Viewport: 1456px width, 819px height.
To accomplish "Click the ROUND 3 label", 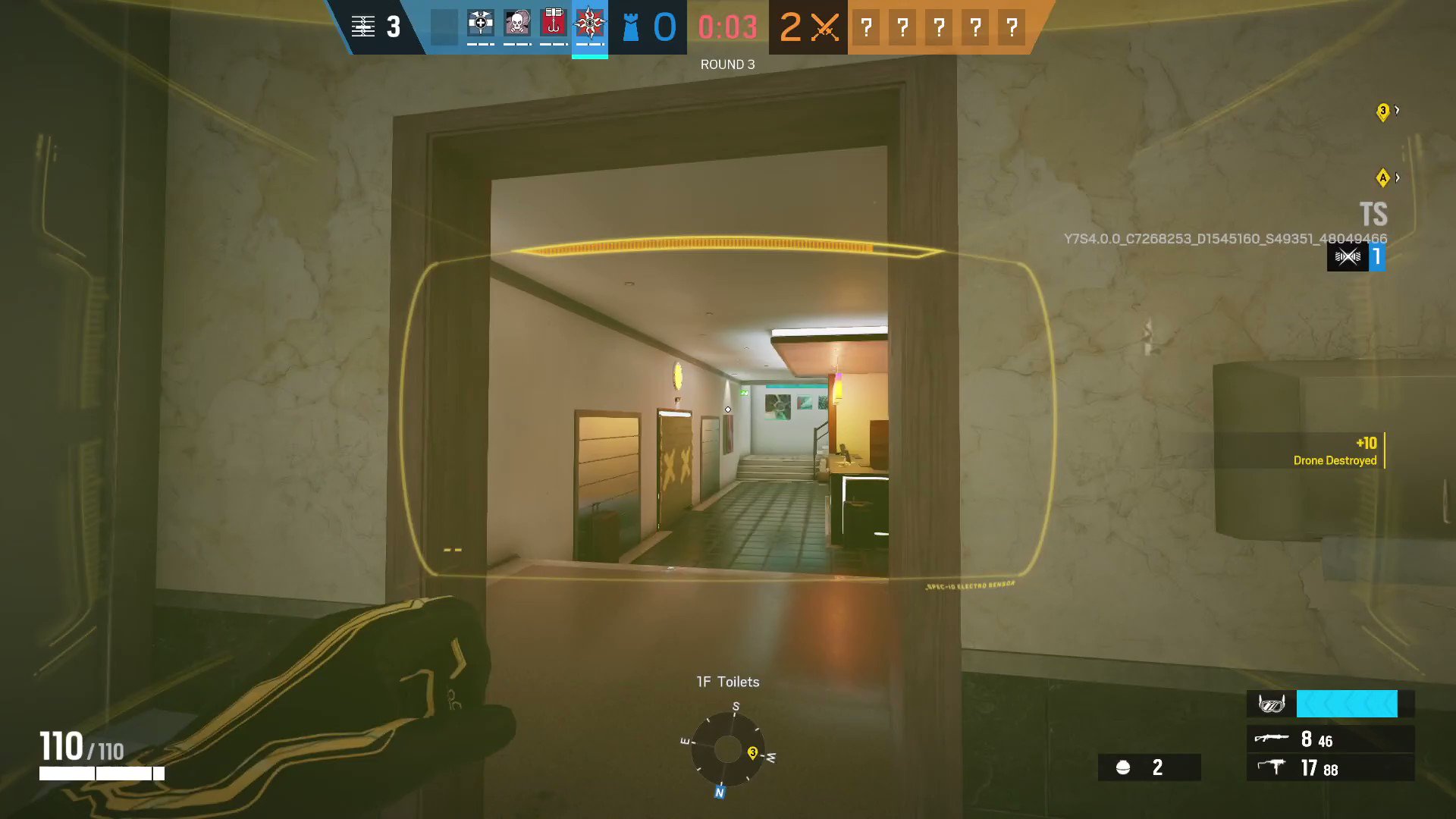I will [x=727, y=64].
